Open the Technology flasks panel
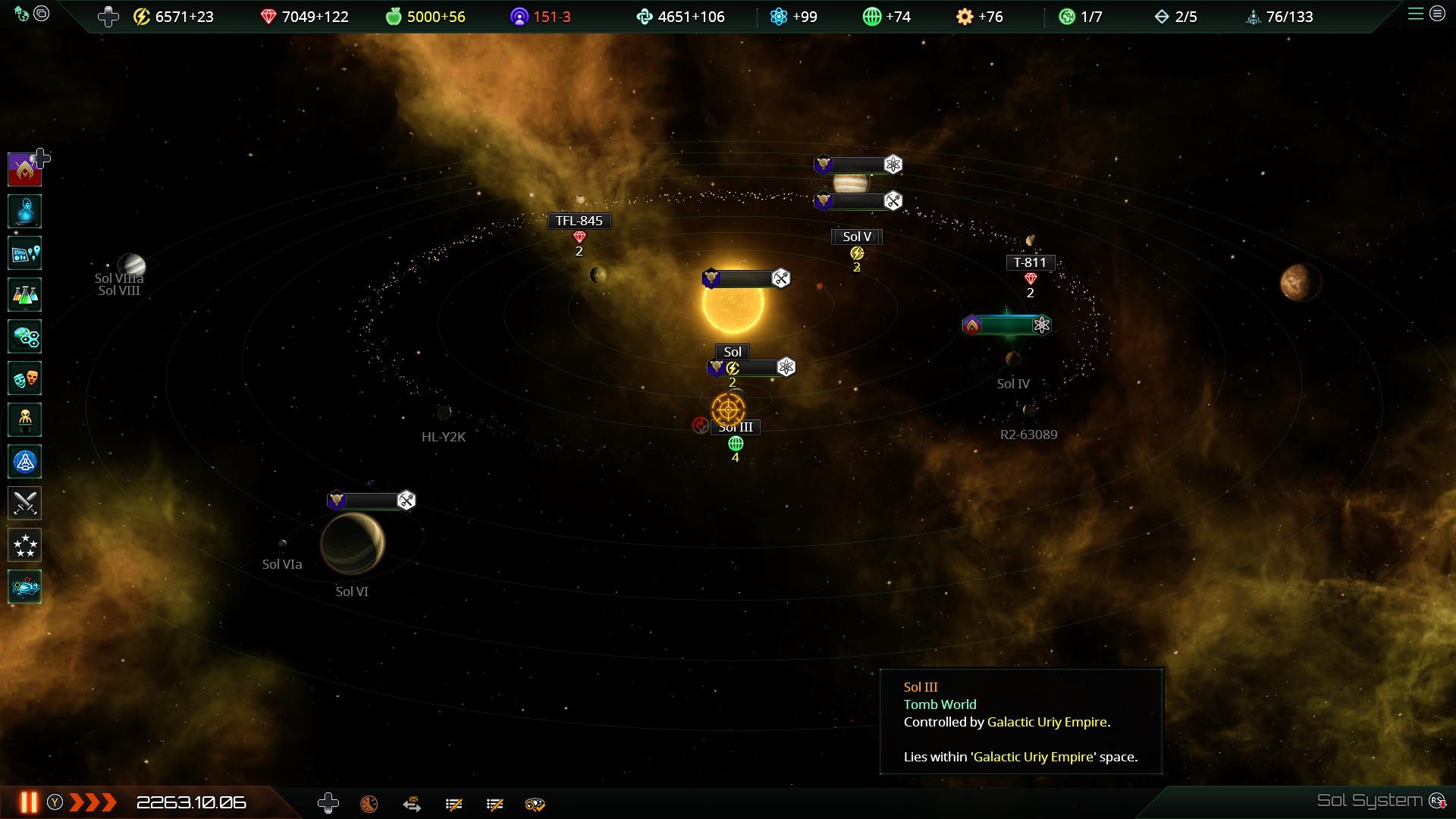This screenshot has width=1456, height=819. (x=25, y=295)
